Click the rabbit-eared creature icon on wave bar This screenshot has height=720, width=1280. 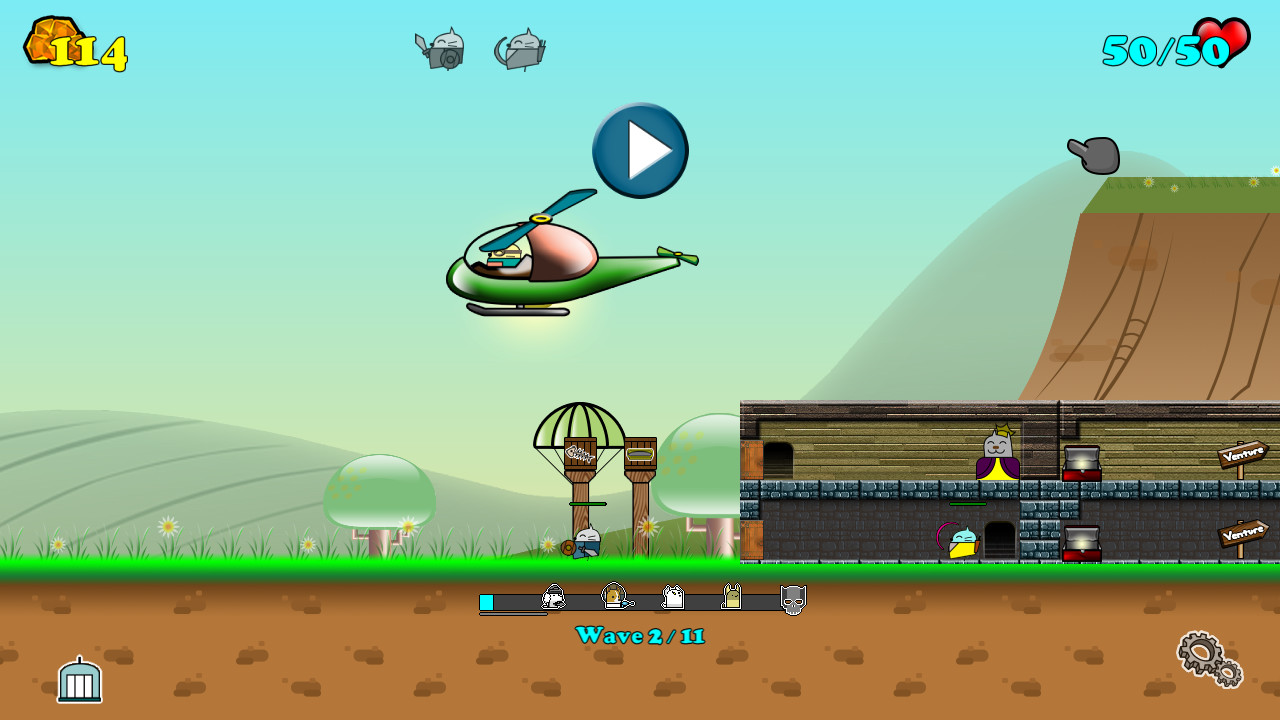[x=730, y=598]
